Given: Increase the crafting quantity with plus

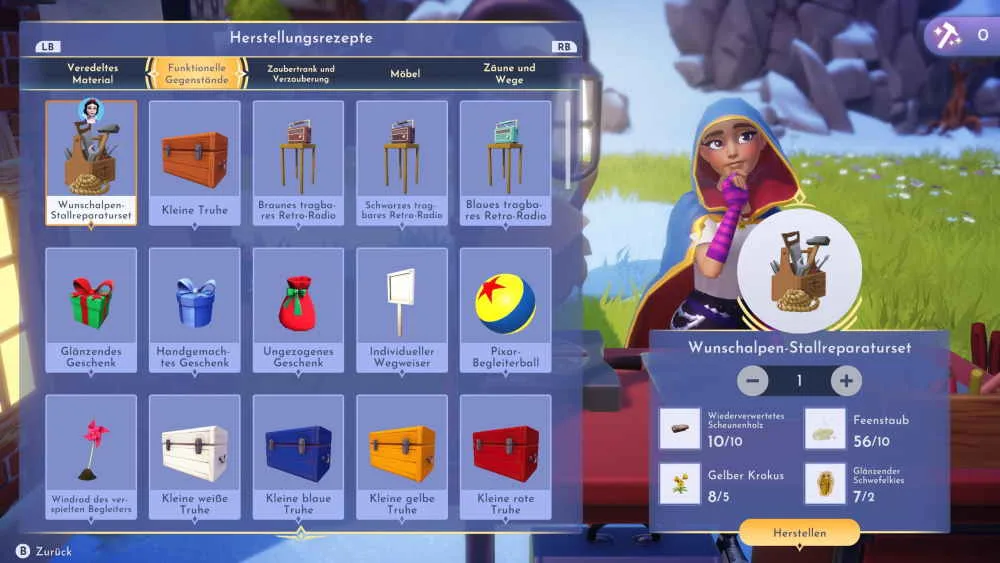Looking at the screenshot, I should [x=846, y=380].
